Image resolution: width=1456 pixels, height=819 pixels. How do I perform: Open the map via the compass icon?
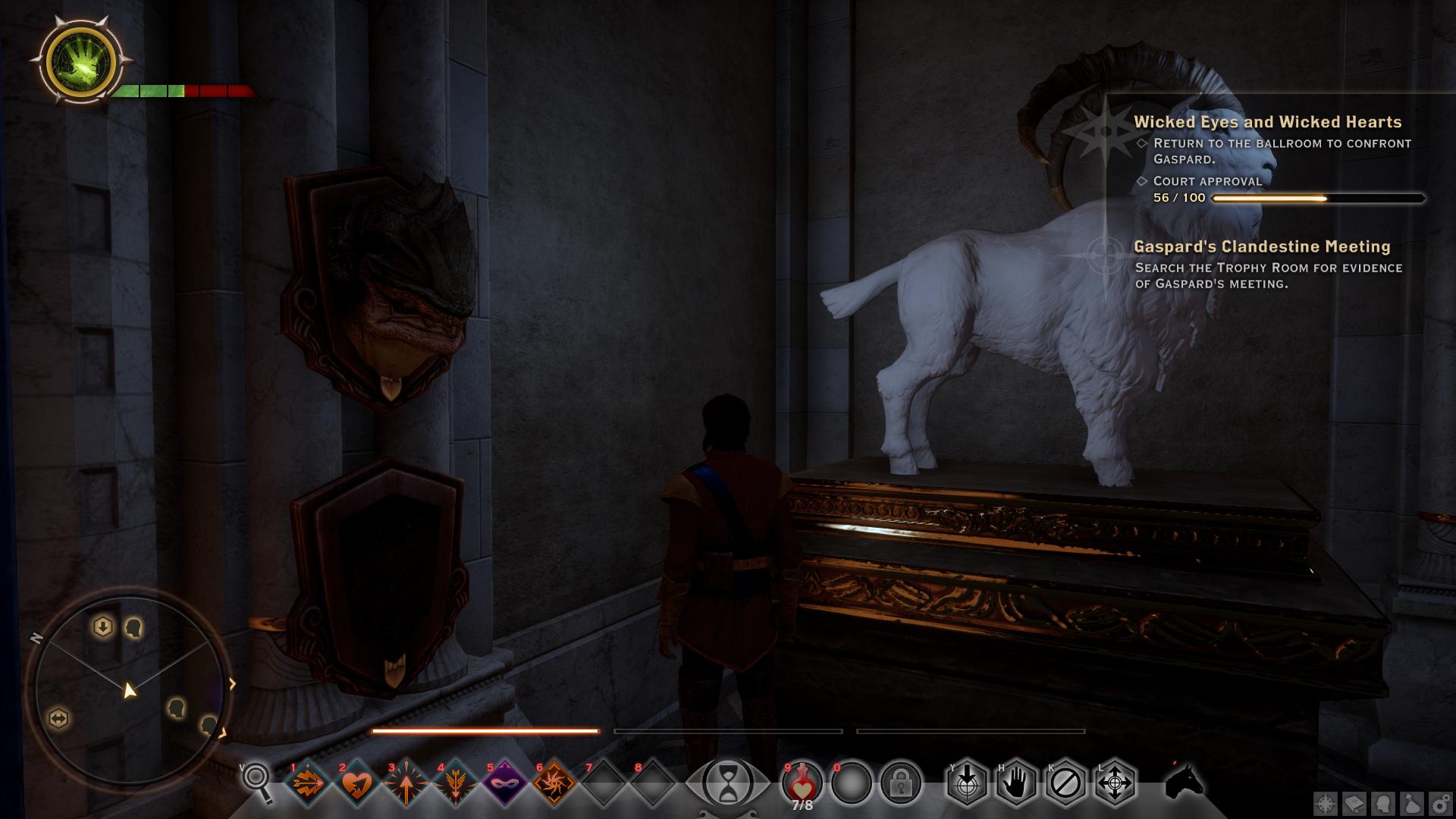tap(1326, 804)
